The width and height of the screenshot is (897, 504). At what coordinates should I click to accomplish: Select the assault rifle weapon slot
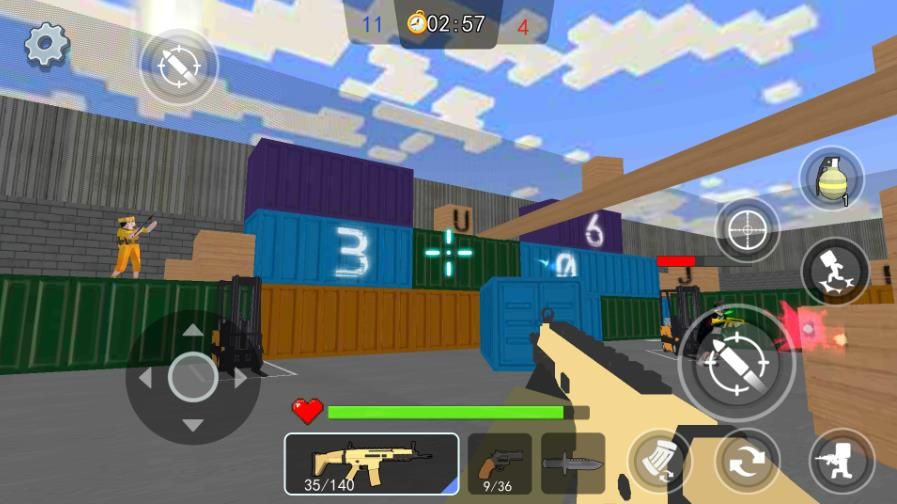(x=371, y=463)
